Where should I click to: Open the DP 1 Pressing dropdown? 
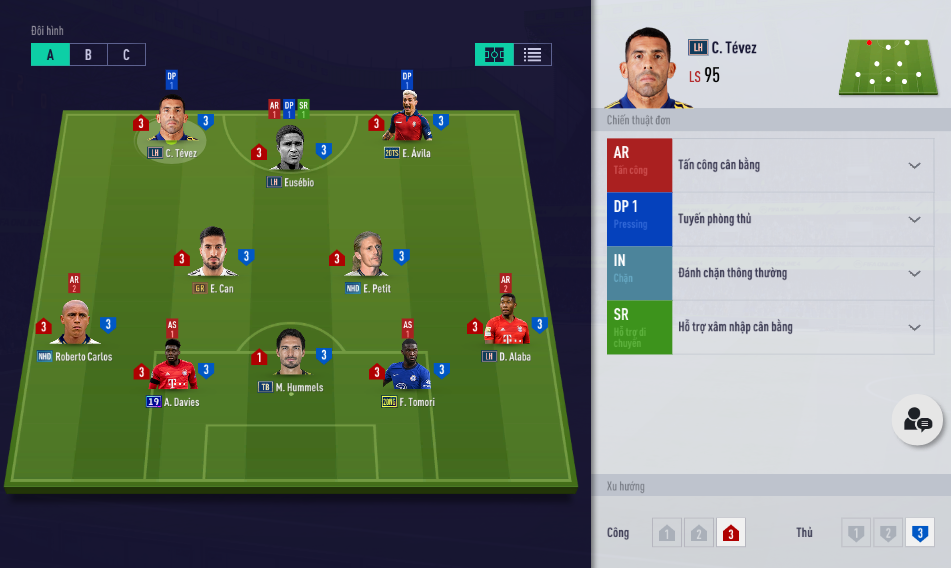[913, 219]
